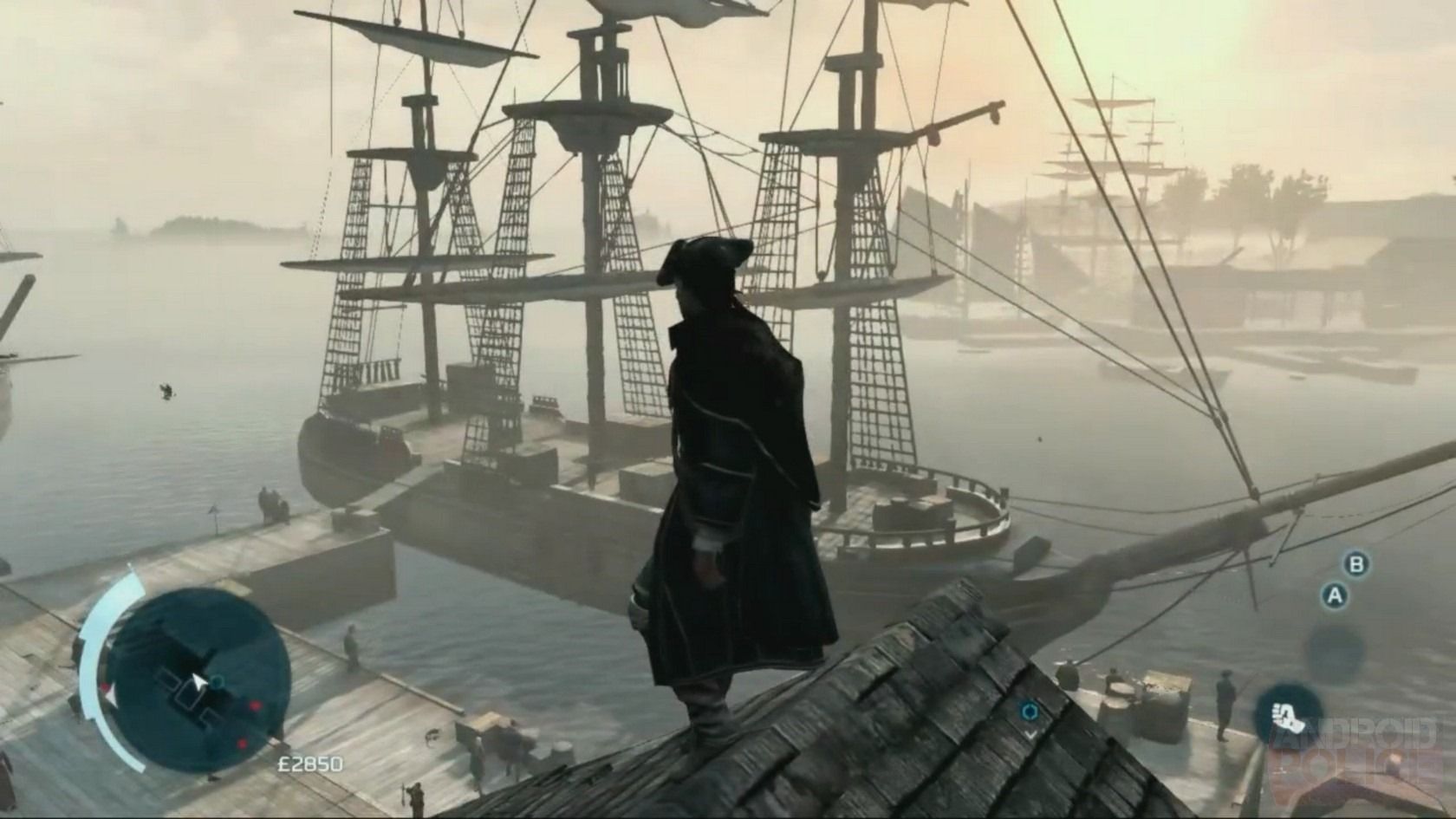Click the chevron below the contextual marker
Viewport: 1456px width, 819px height.
[x=1031, y=733]
